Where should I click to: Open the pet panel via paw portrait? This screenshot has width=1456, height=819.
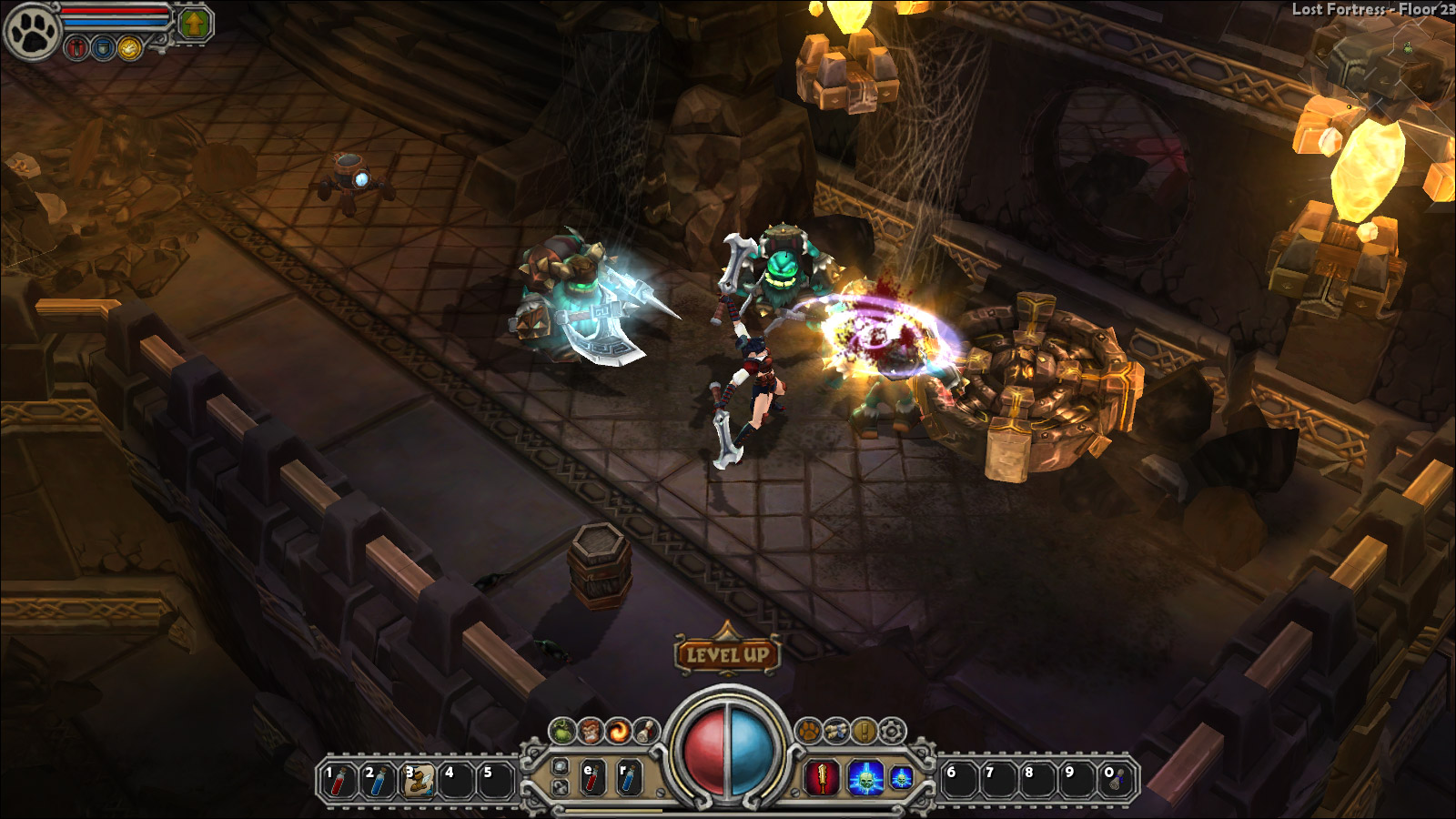tap(31, 32)
